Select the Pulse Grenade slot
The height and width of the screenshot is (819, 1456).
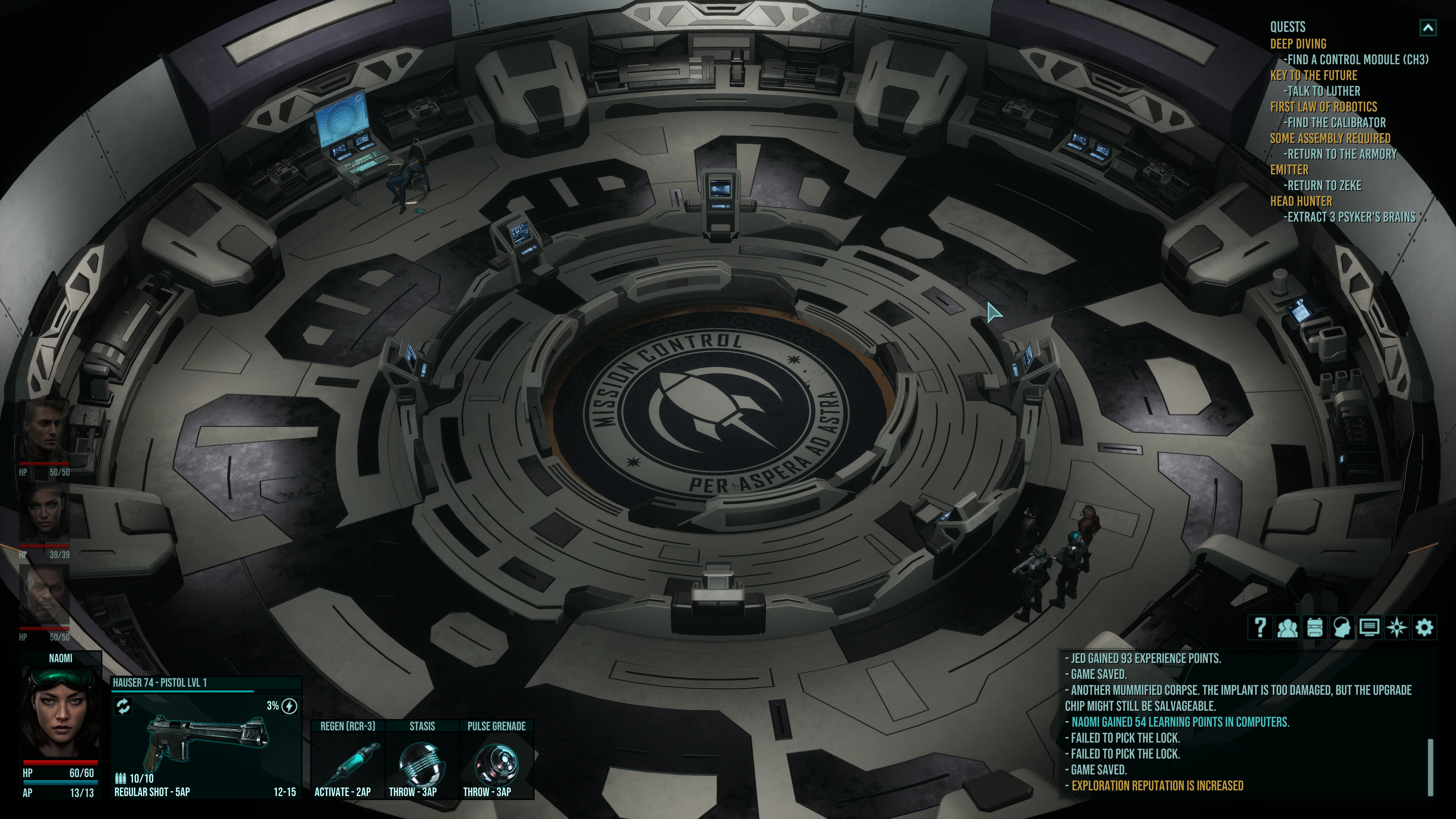point(496,760)
